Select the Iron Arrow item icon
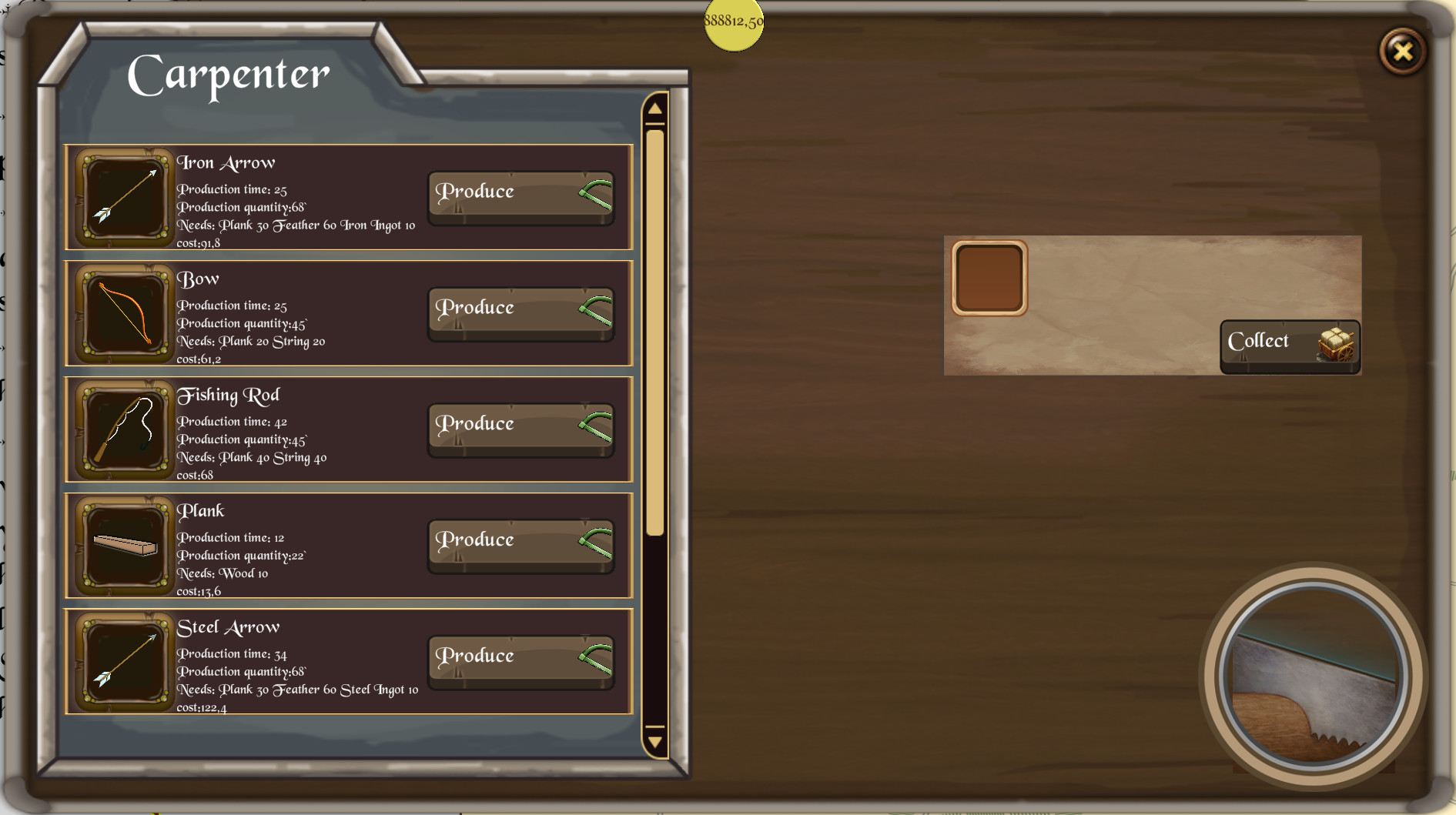The width and height of the screenshot is (1456, 815). click(x=123, y=198)
